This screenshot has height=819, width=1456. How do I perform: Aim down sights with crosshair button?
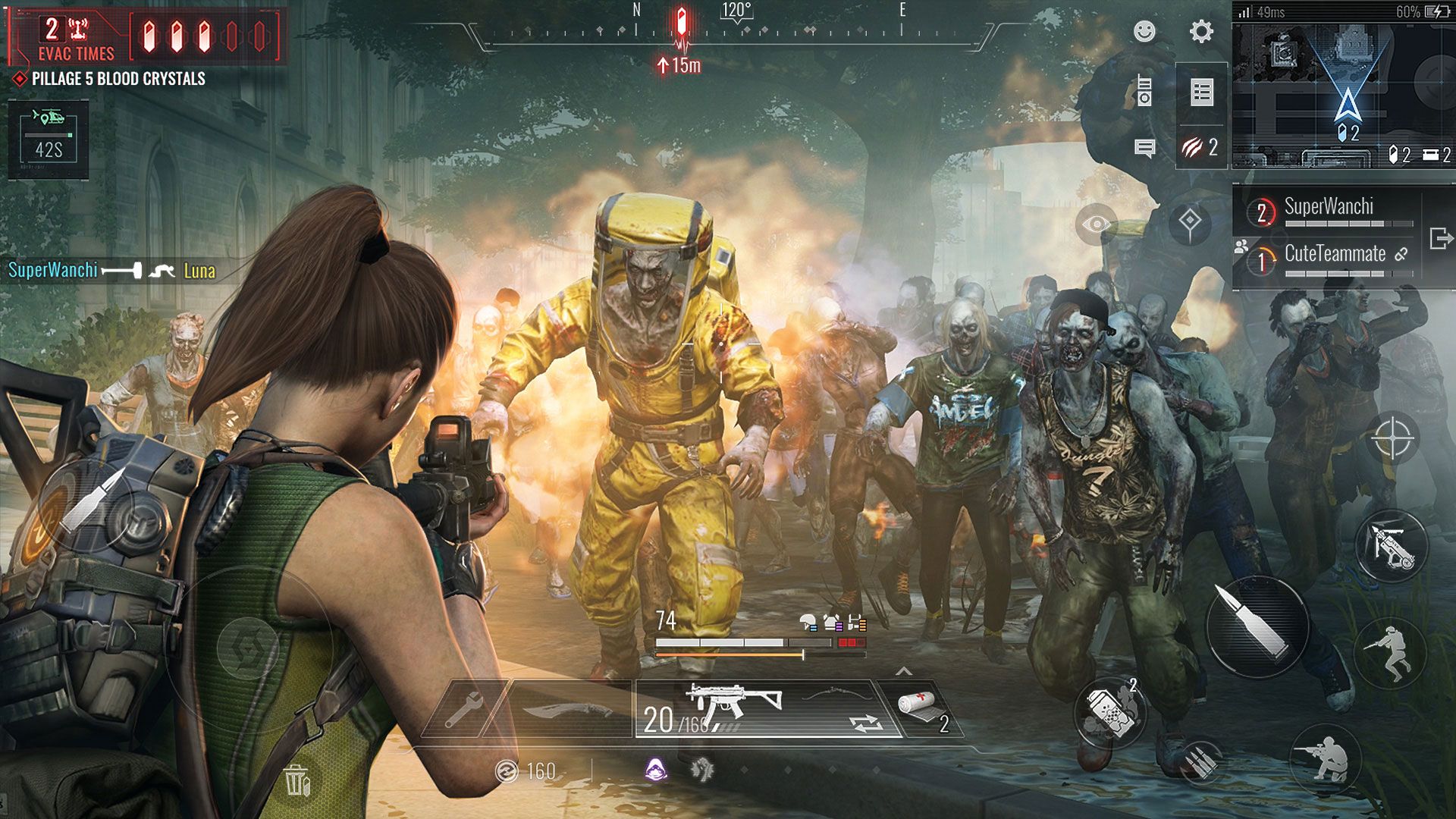1392,438
